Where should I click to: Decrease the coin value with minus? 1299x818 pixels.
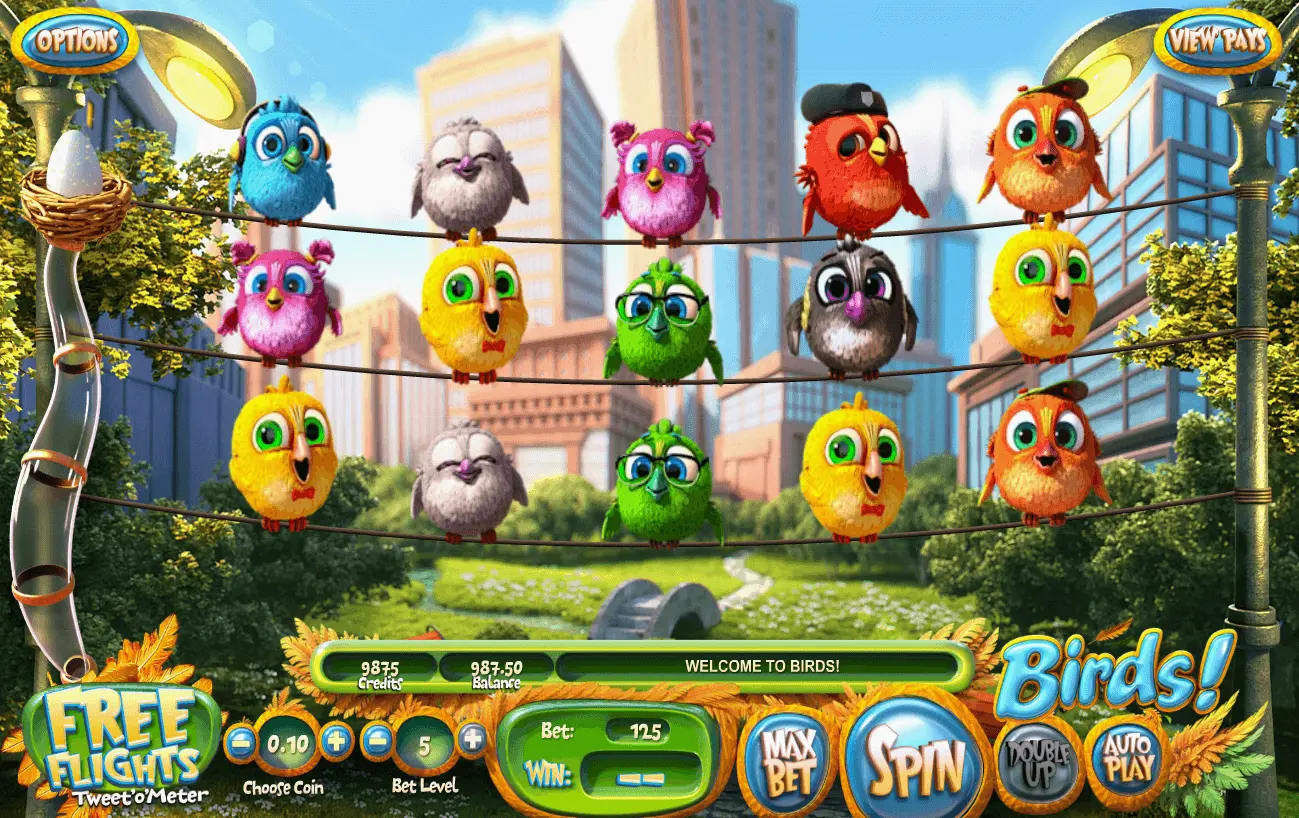pyautogui.click(x=240, y=742)
